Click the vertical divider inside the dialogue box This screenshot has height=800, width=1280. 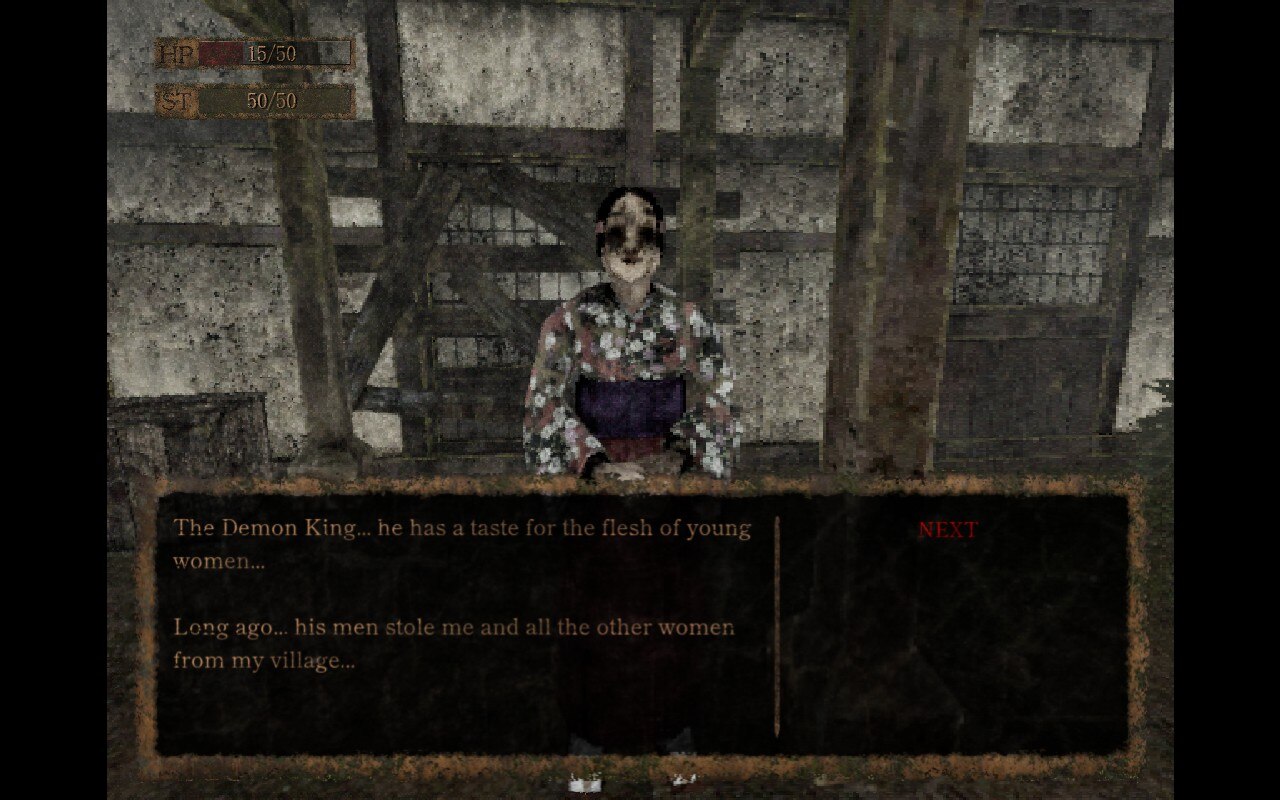point(777,620)
